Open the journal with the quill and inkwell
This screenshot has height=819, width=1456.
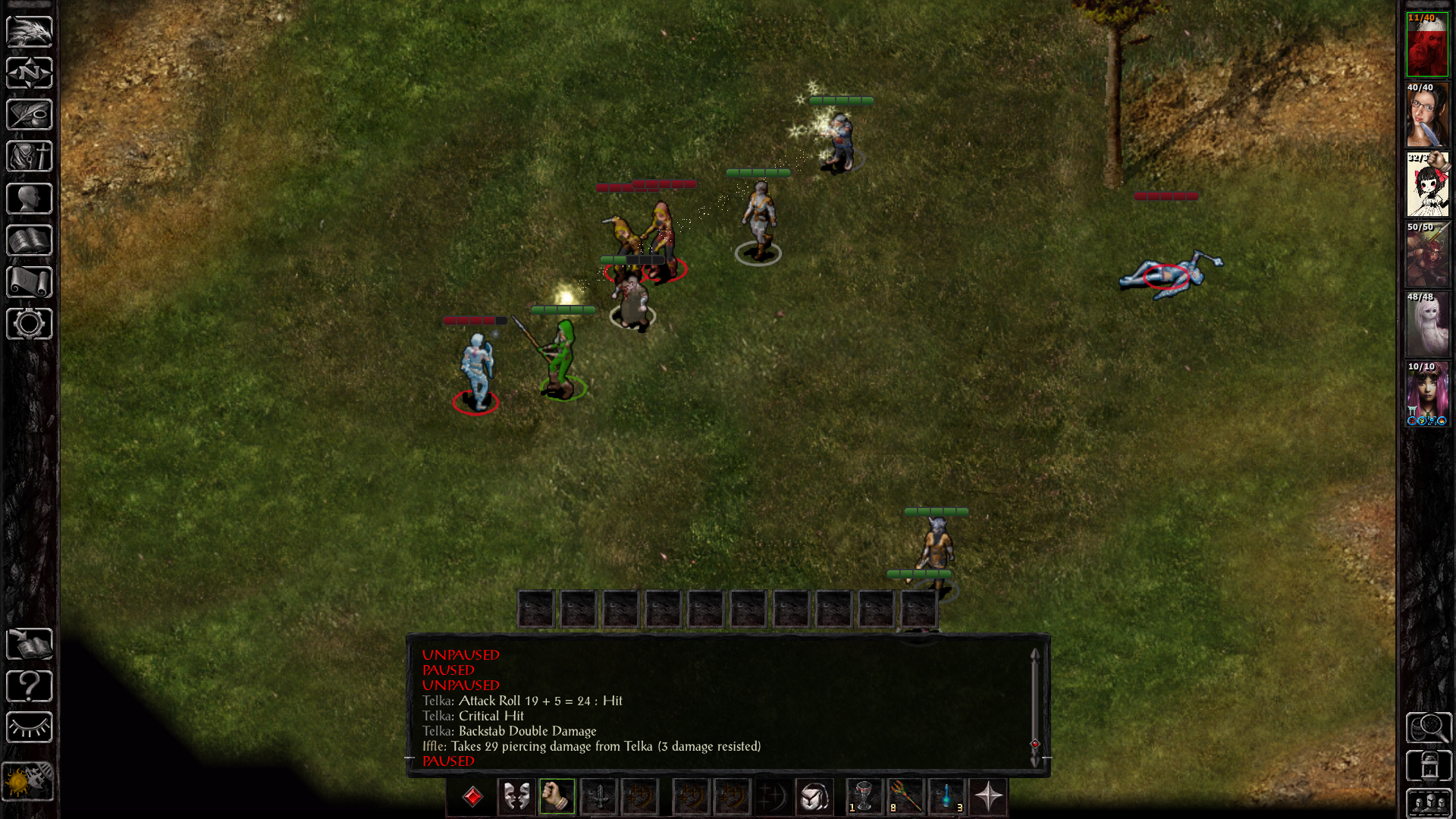[29, 115]
